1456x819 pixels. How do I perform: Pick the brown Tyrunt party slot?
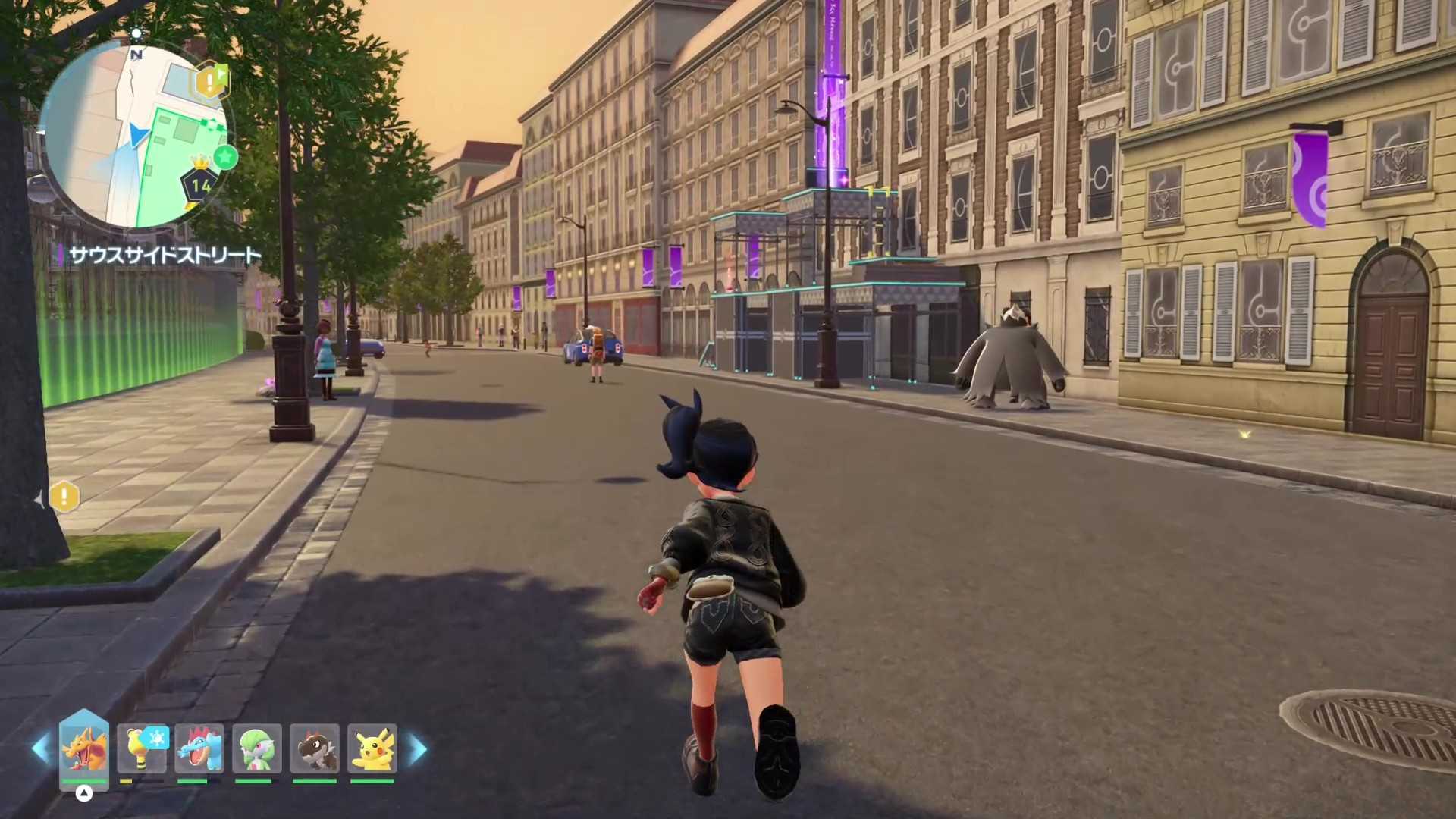[315, 749]
